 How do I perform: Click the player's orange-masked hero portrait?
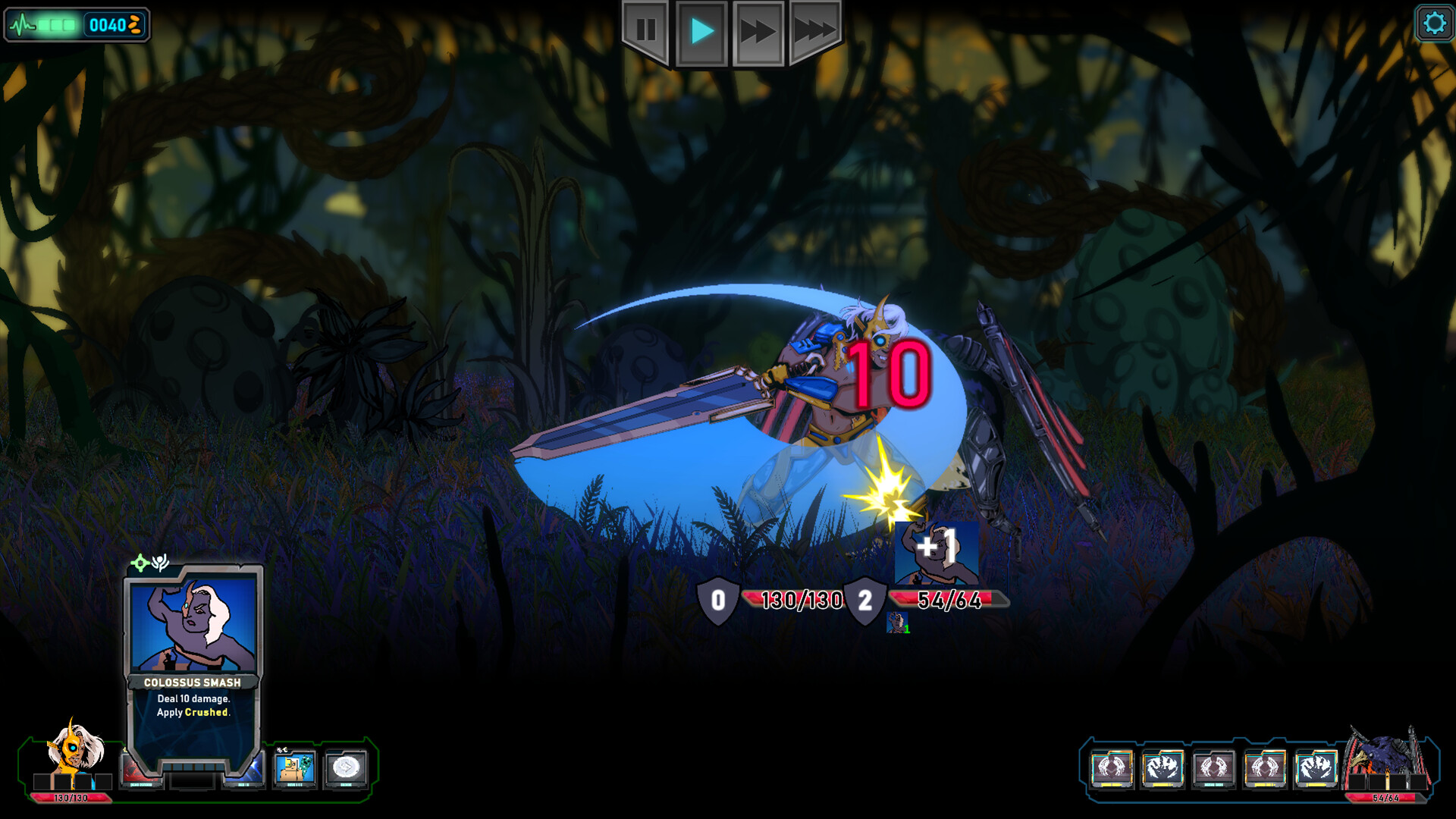74,749
